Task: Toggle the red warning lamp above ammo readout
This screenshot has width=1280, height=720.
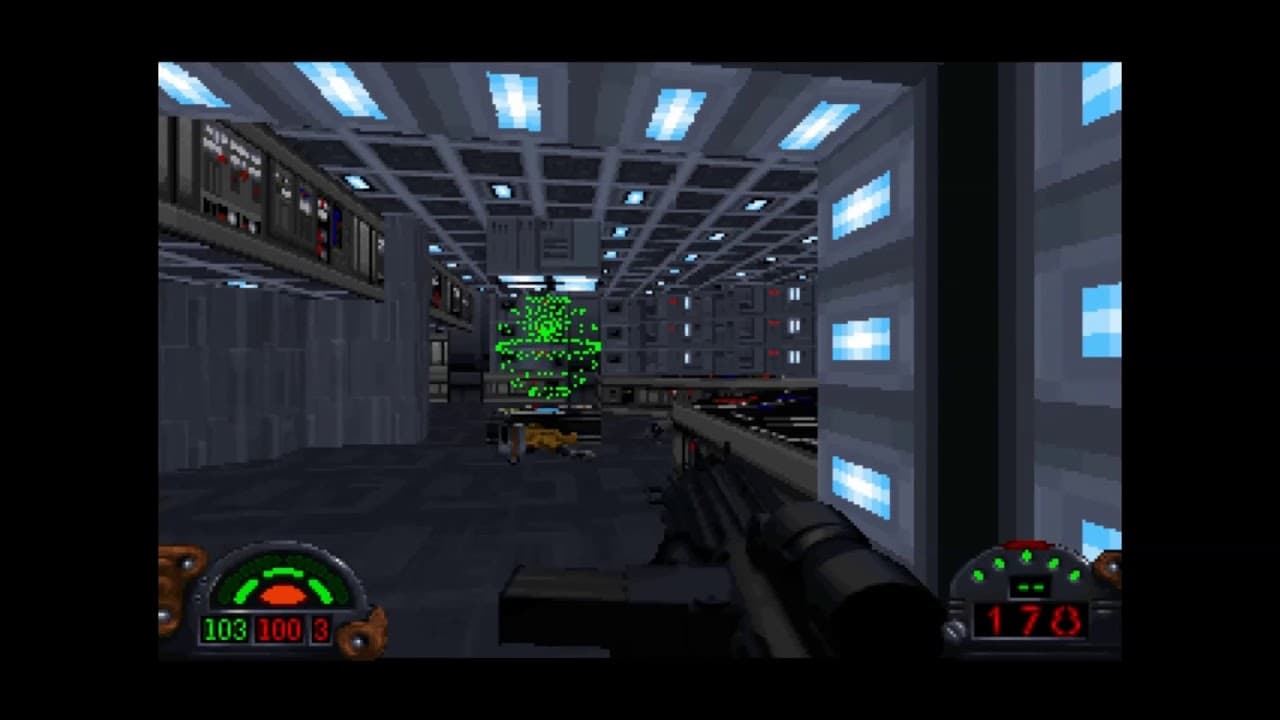Action: coord(1026,544)
